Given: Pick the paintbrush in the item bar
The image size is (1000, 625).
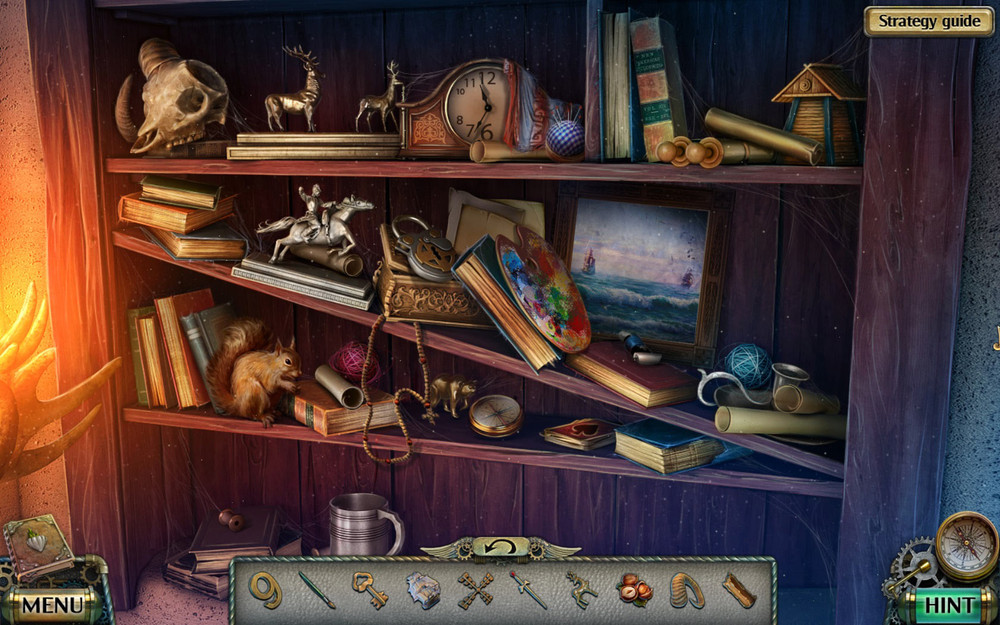Looking at the screenshot, I should click(x=317, y=589).
